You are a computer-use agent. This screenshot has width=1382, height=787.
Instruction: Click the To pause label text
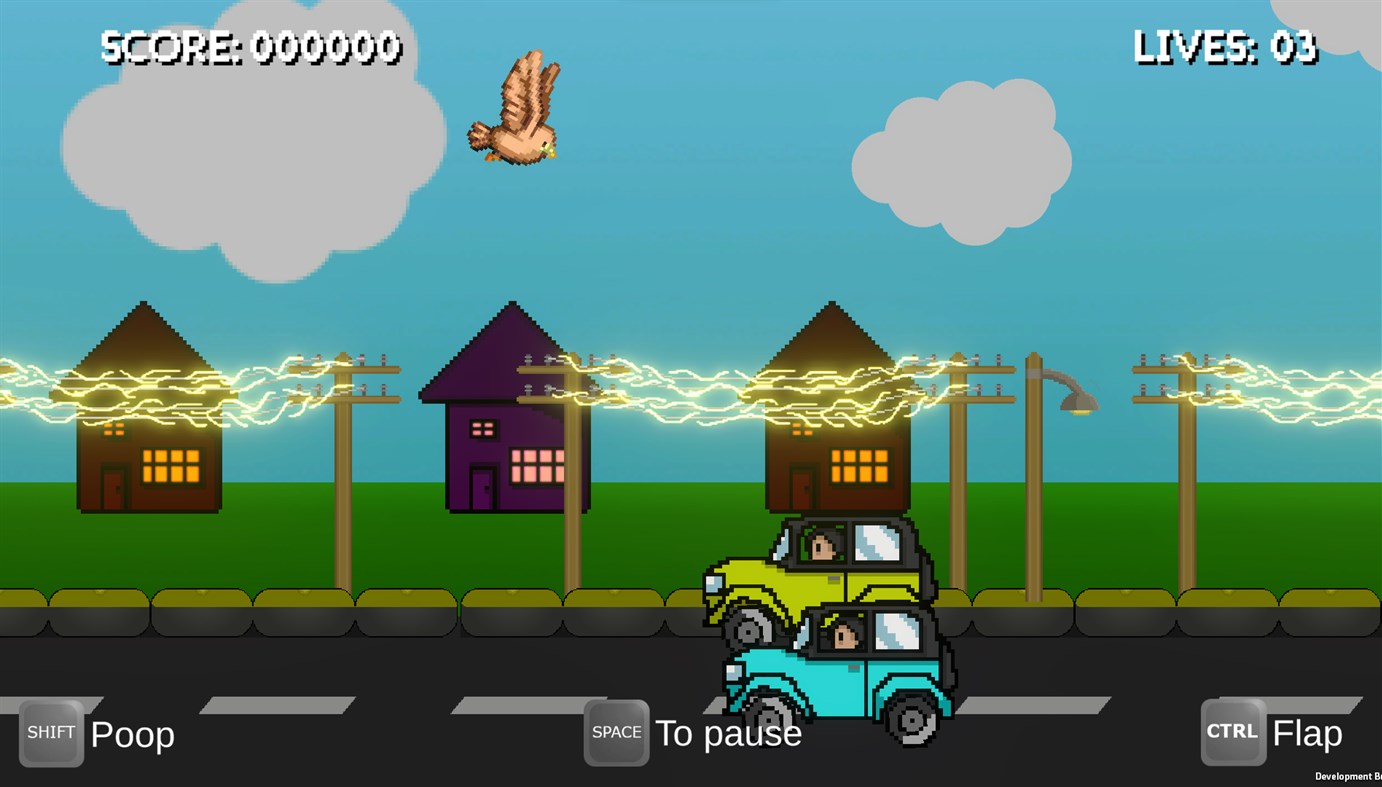728,733
